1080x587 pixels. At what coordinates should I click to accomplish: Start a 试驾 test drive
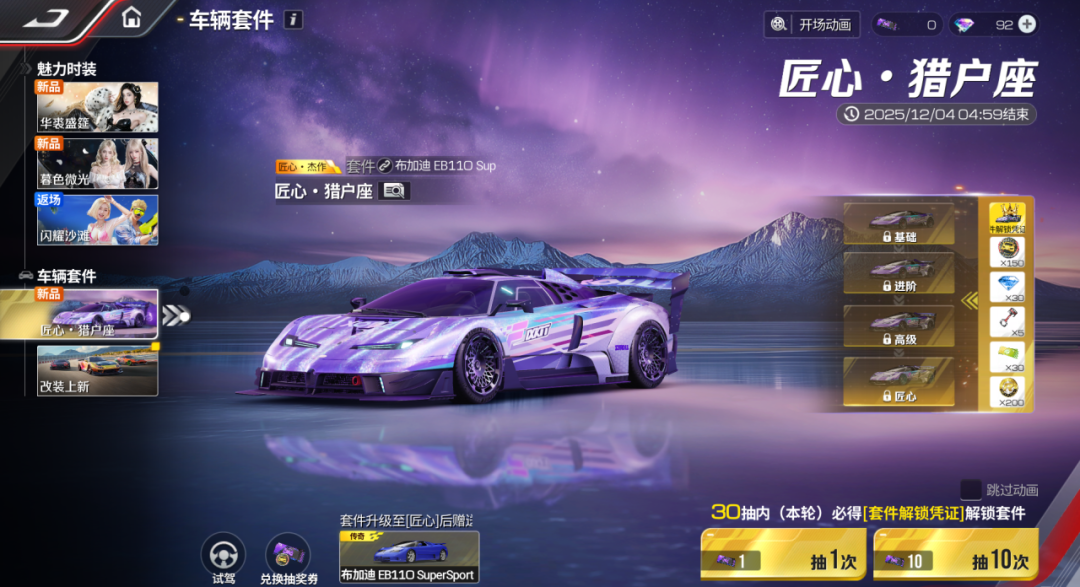coord(223,555)
